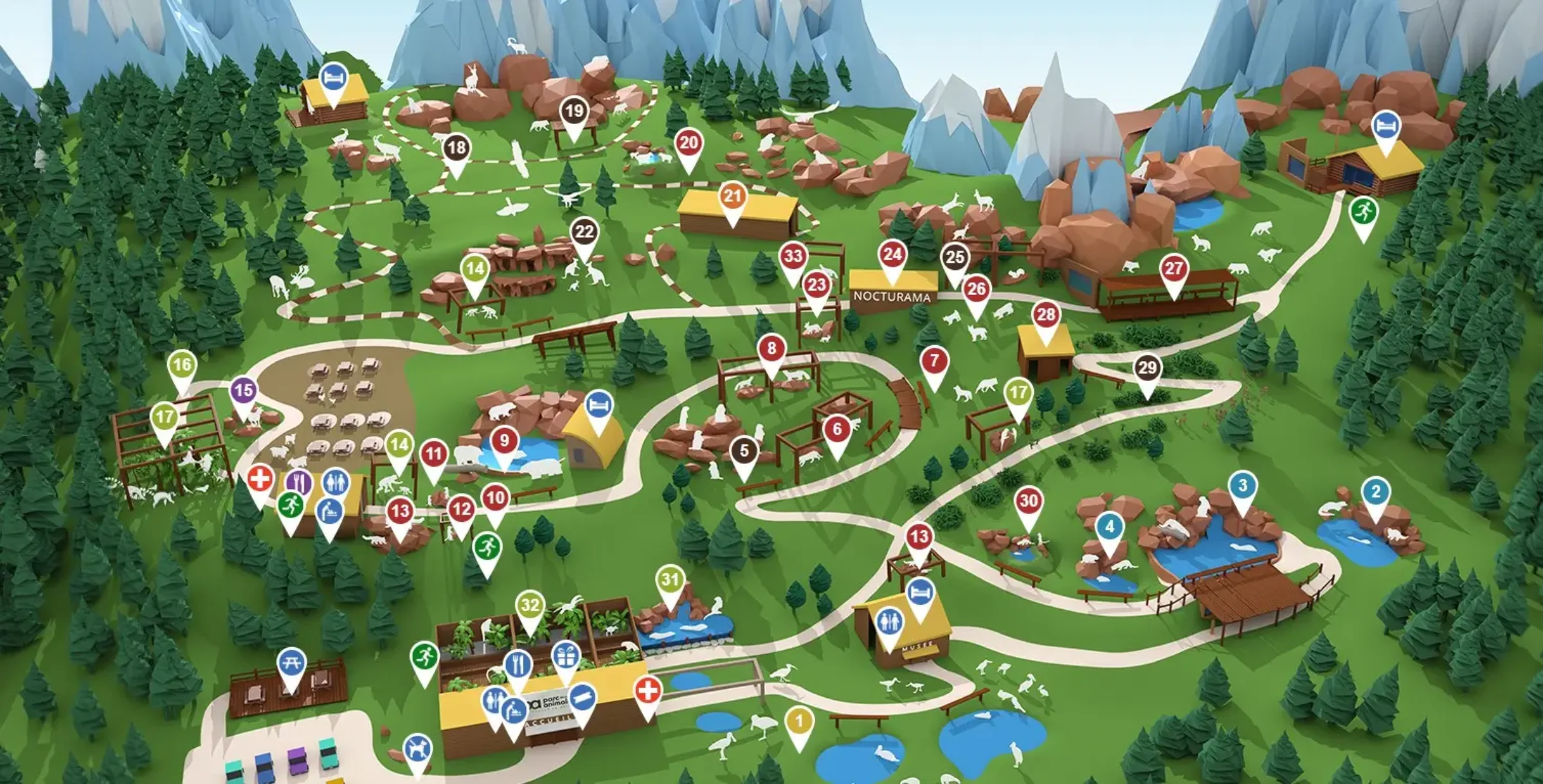This screenshot has width=1543, height=784.
Task: Open the green marker numbered 16
Action: 182,366
